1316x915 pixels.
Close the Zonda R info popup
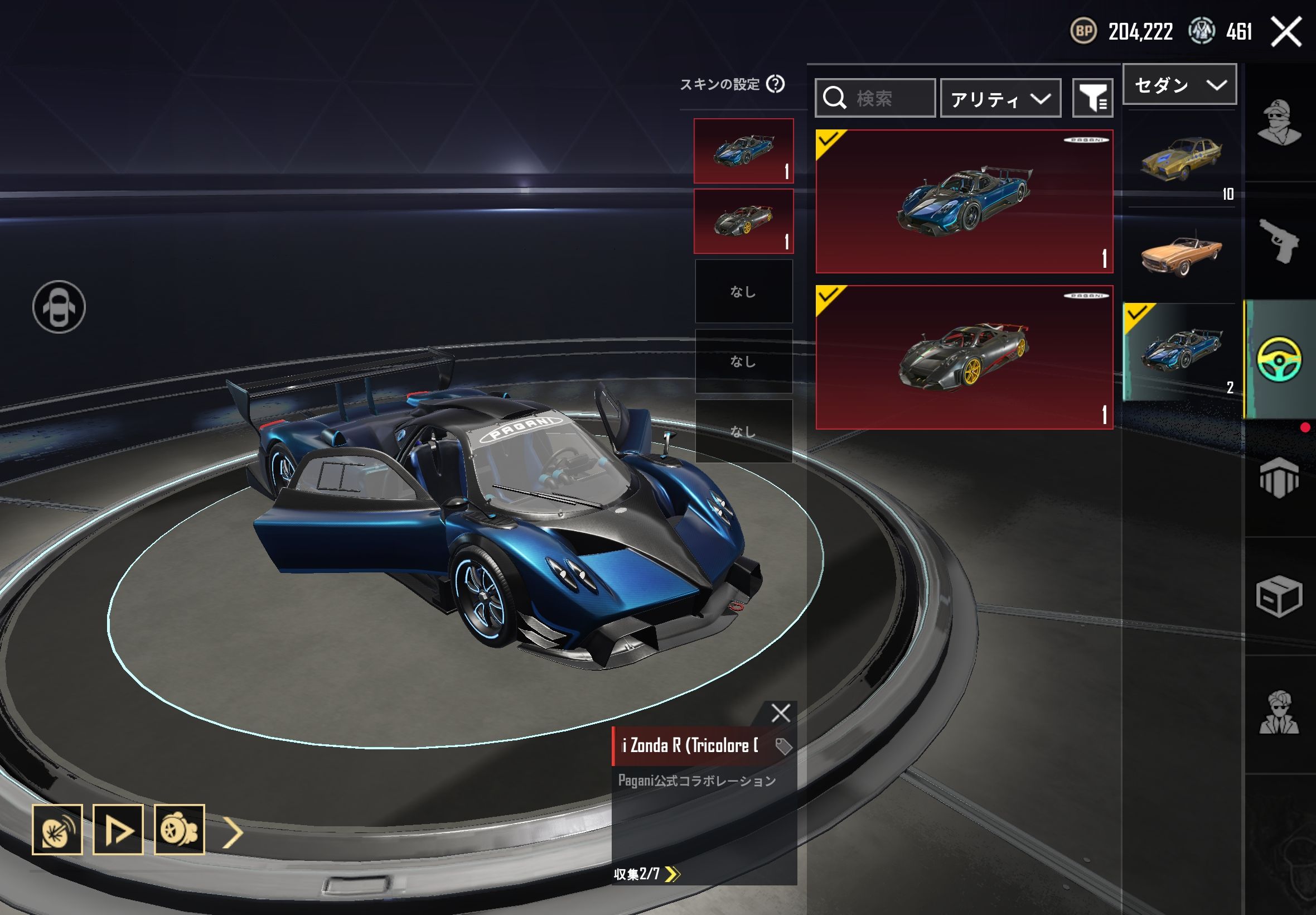click(x=780, y=713)
